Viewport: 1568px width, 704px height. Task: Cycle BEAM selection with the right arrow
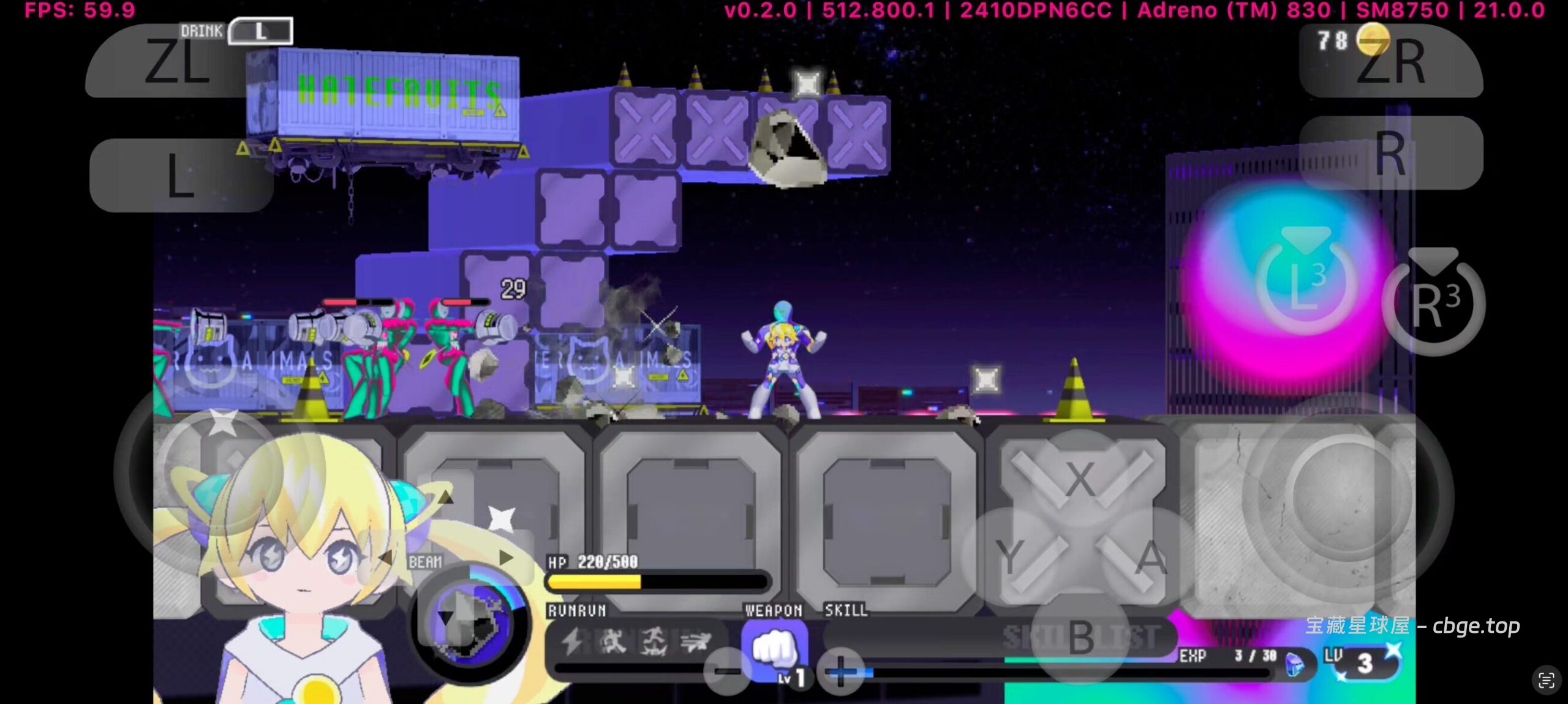coord(506,558)
